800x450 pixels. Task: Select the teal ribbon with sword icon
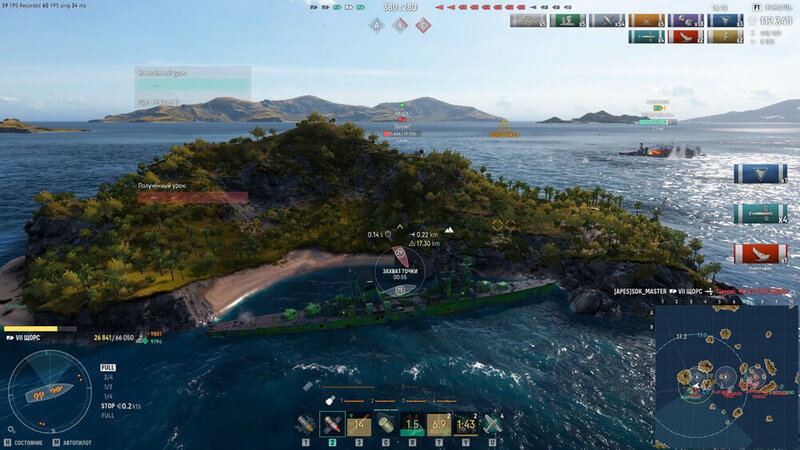(x=645, y=37)
